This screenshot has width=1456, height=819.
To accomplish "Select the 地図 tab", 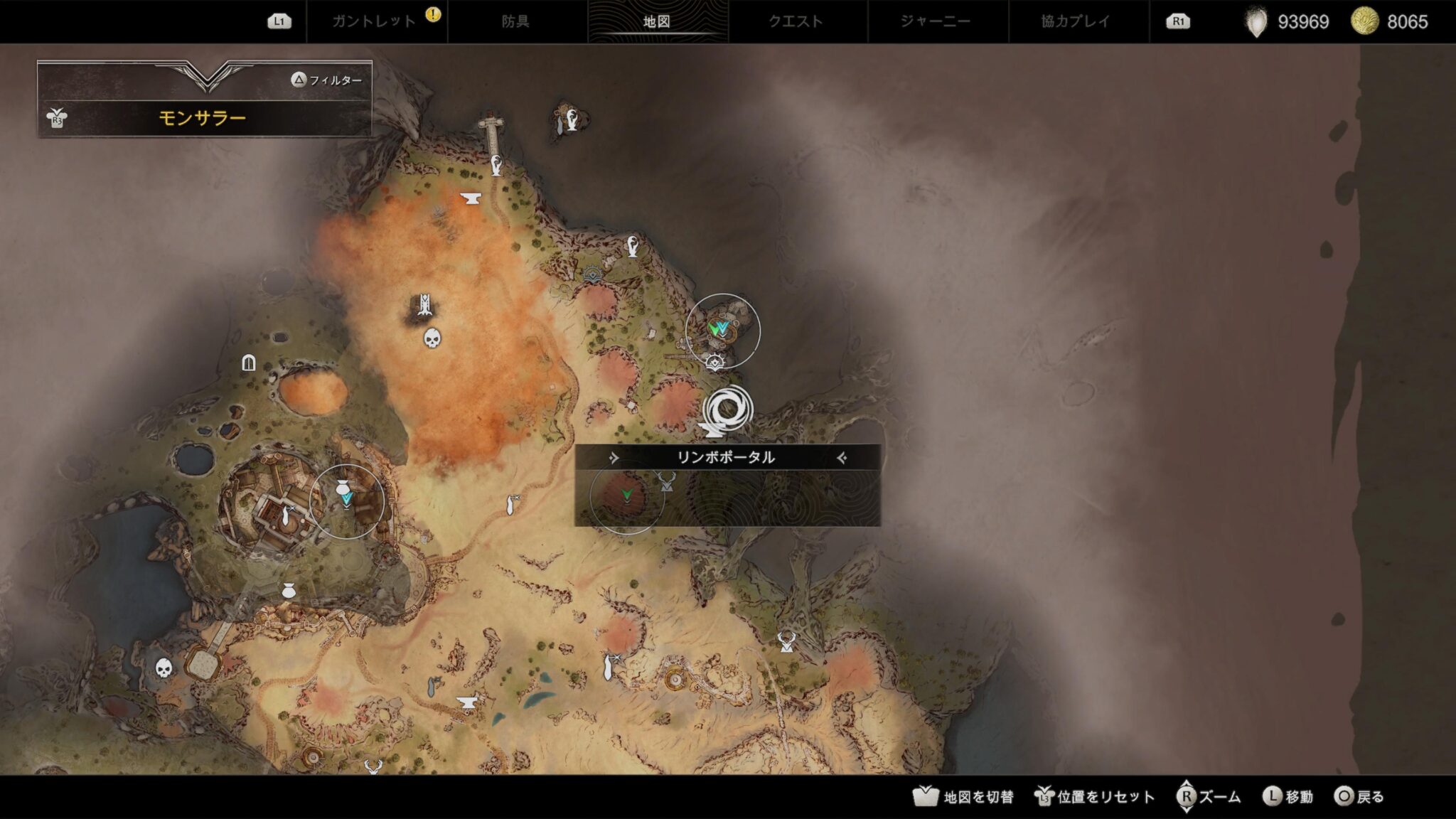I will pos(657,21).
